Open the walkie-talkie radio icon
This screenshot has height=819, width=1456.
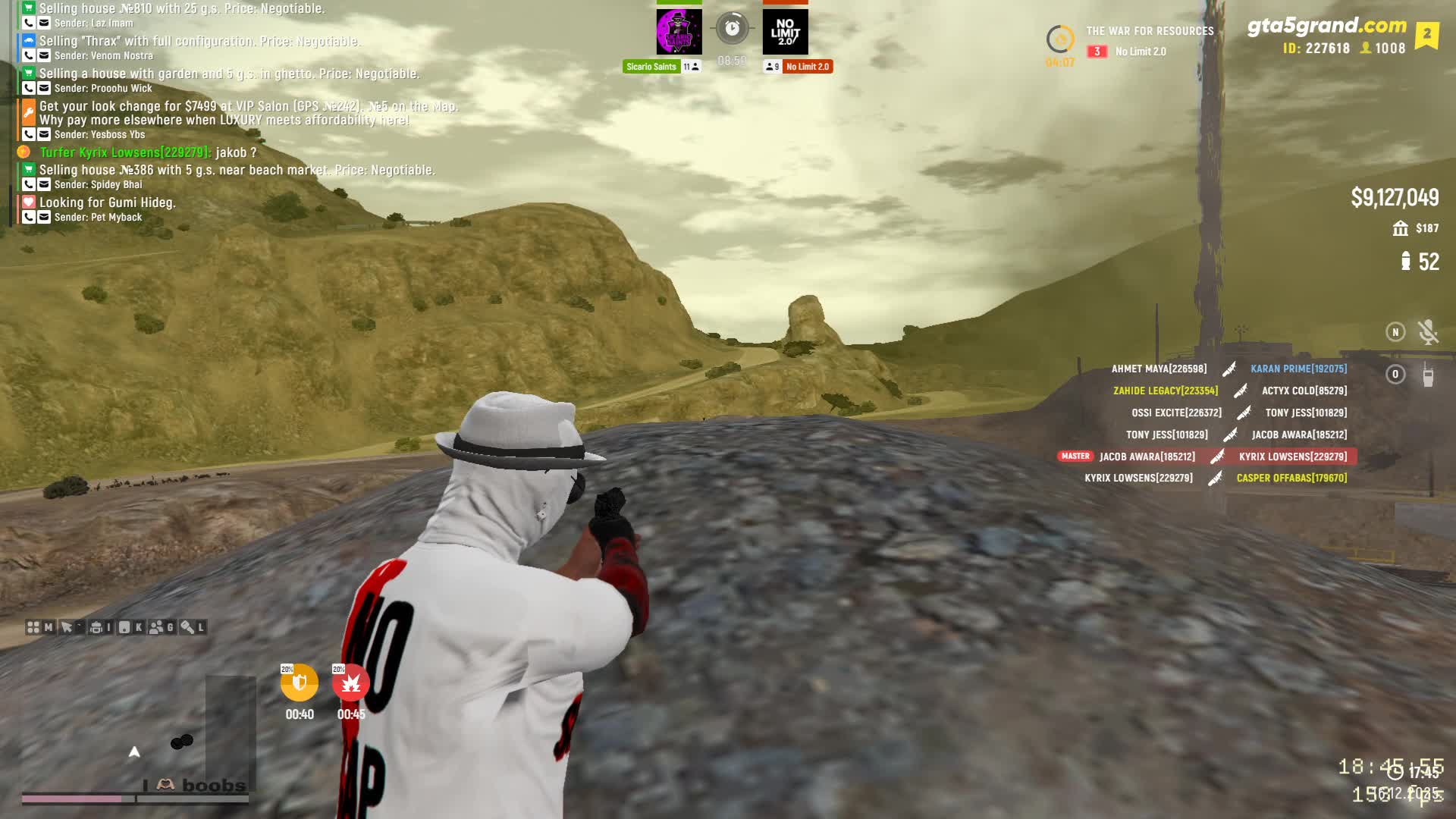pyautogui.click(x=1428, y=375)
